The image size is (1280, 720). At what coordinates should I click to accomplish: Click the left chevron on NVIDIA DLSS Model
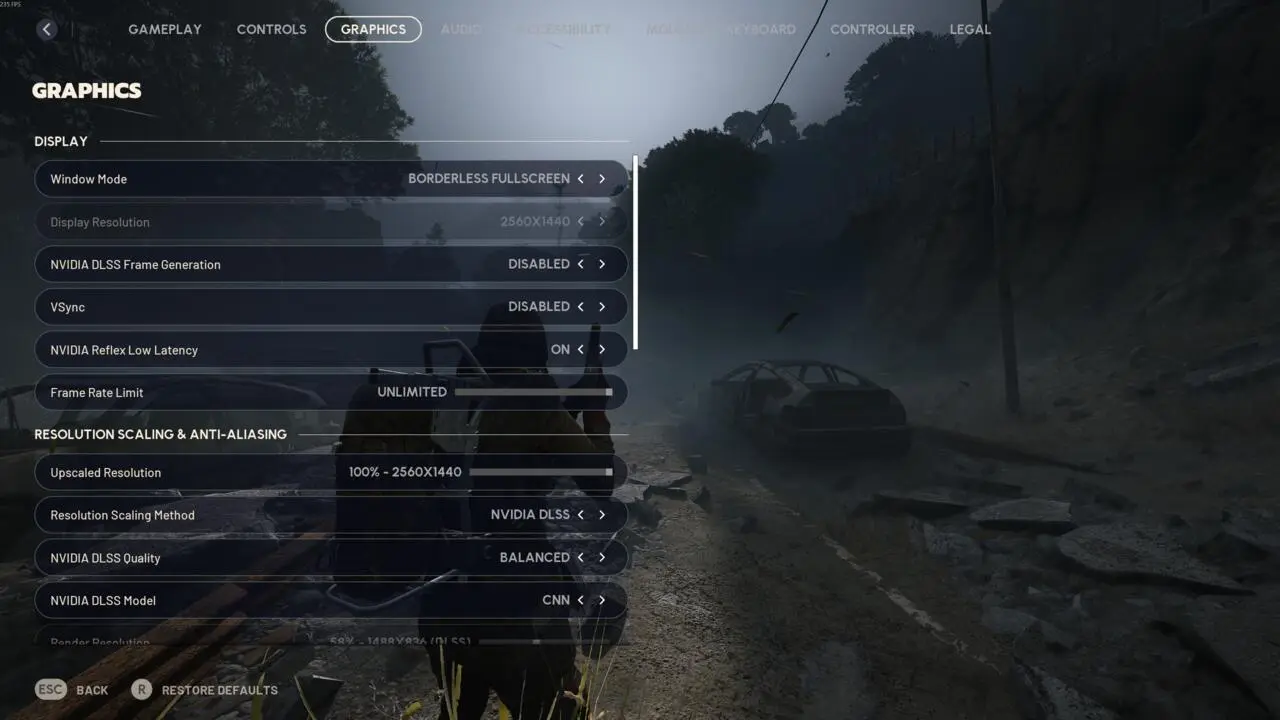(580, 600)
